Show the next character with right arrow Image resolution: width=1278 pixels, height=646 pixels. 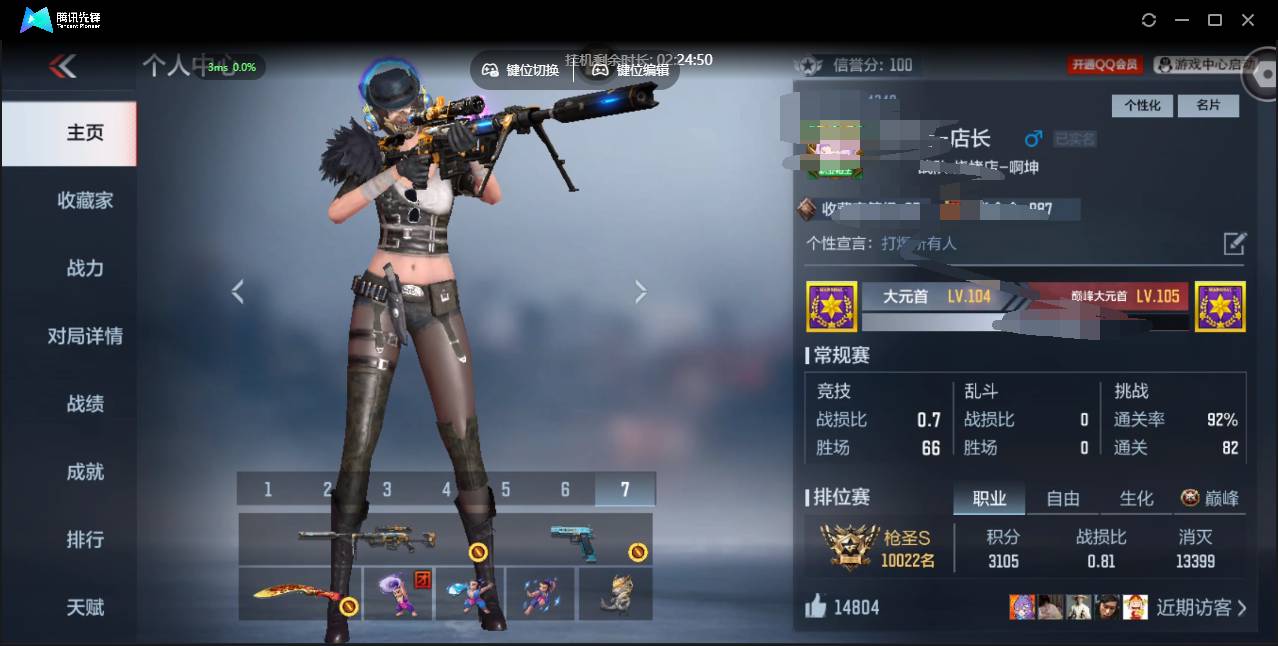pyautogui.click(x=641, y=291)
